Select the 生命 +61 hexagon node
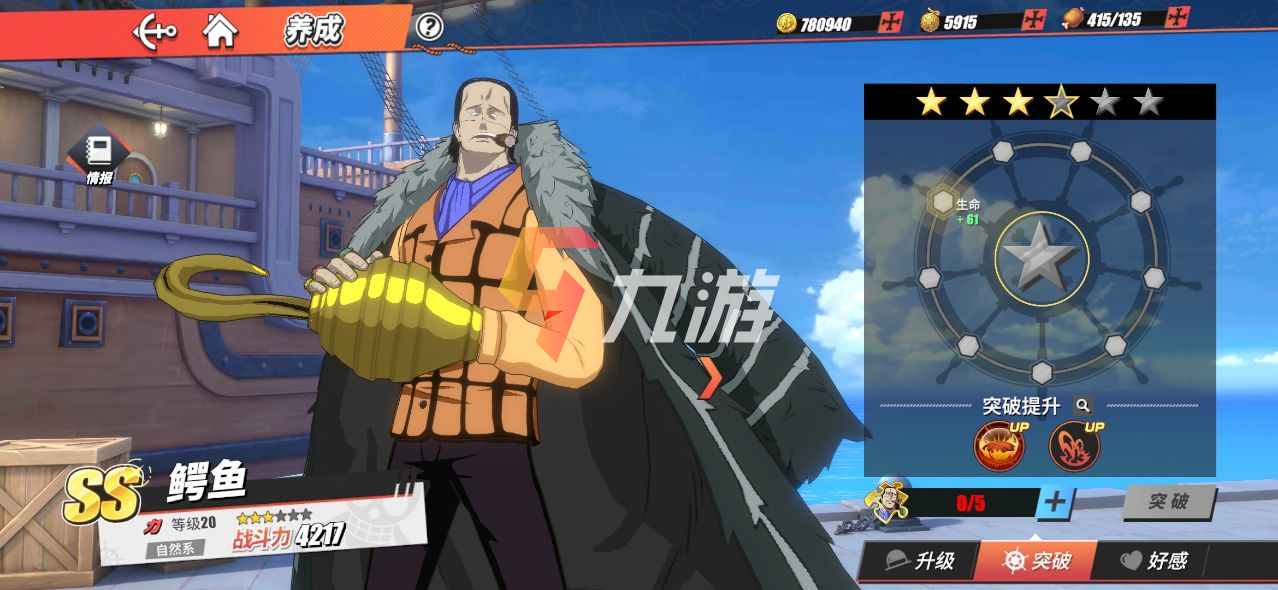This screenshot has width=1278, height=590. click(942, 203)
